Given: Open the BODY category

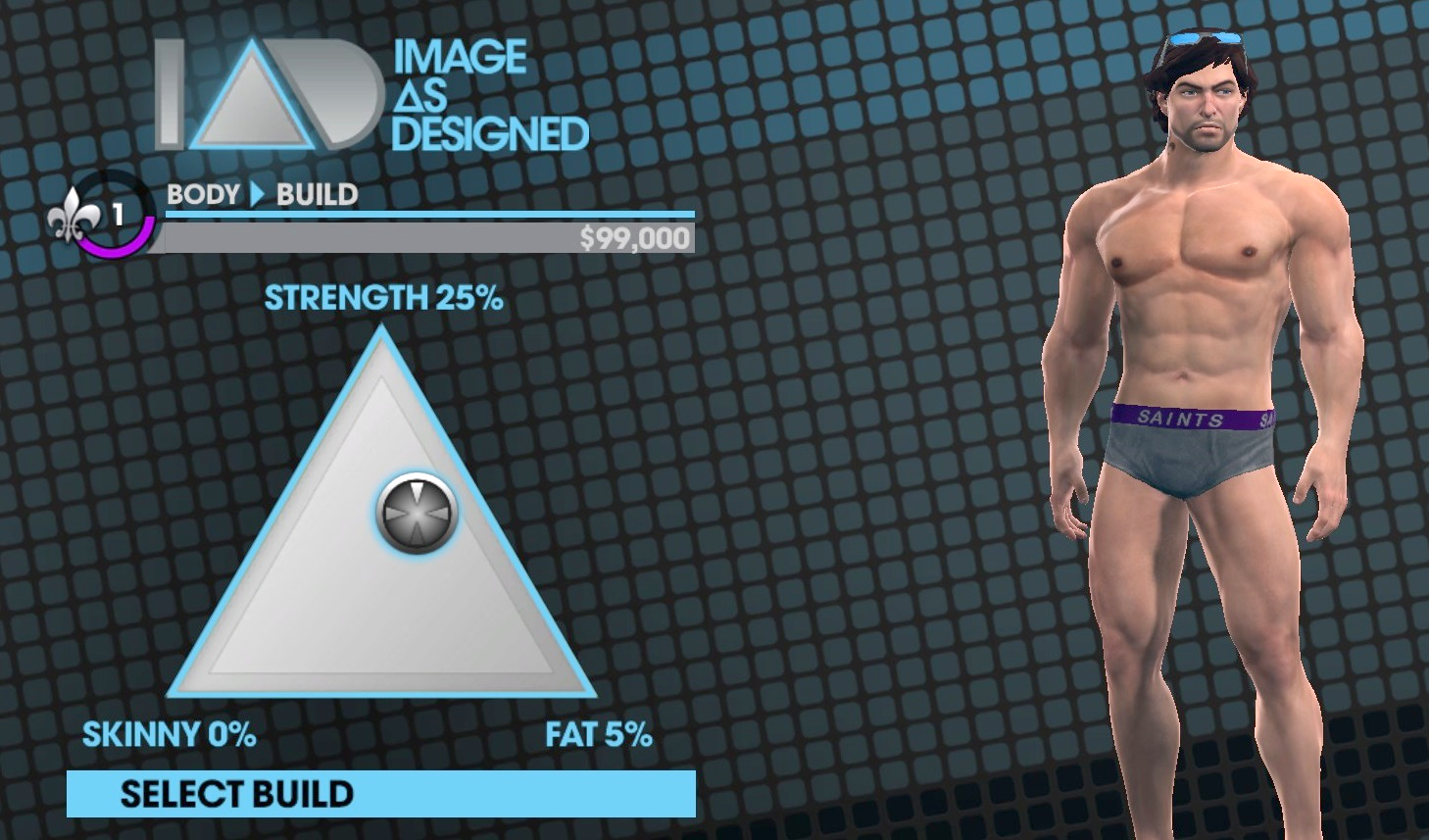Looking at the screenshot, I should tap(200, 194).
